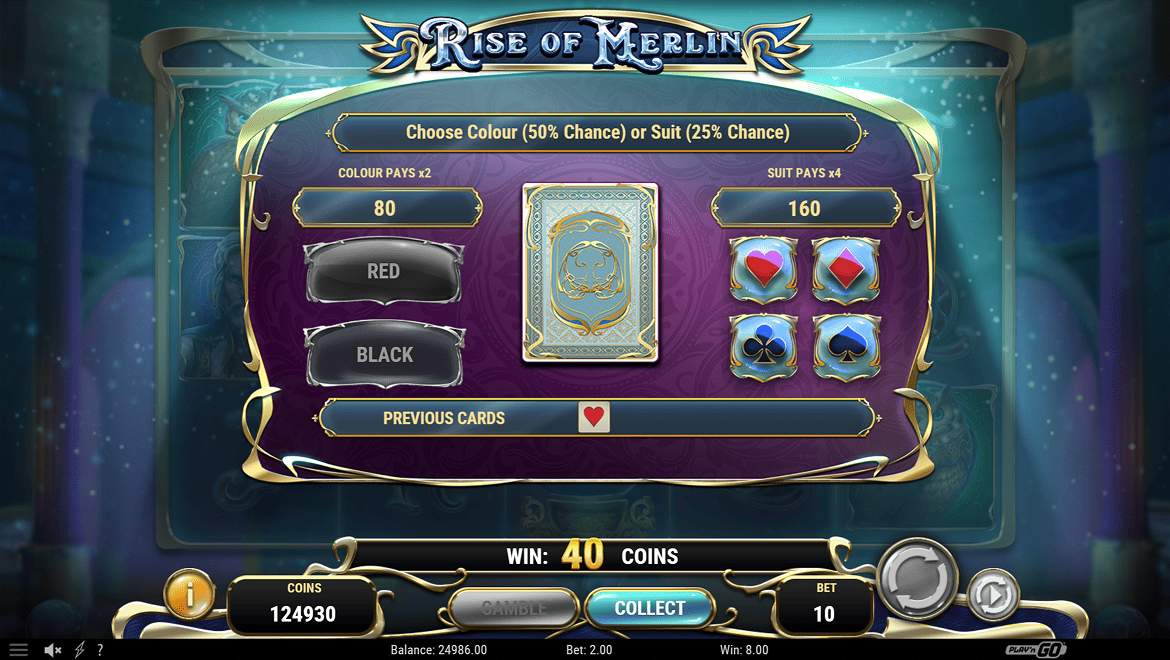Toggle the sound speaker icon
Screen dimensions: 1170x660
pyautogui.click(x=53, y=650)
